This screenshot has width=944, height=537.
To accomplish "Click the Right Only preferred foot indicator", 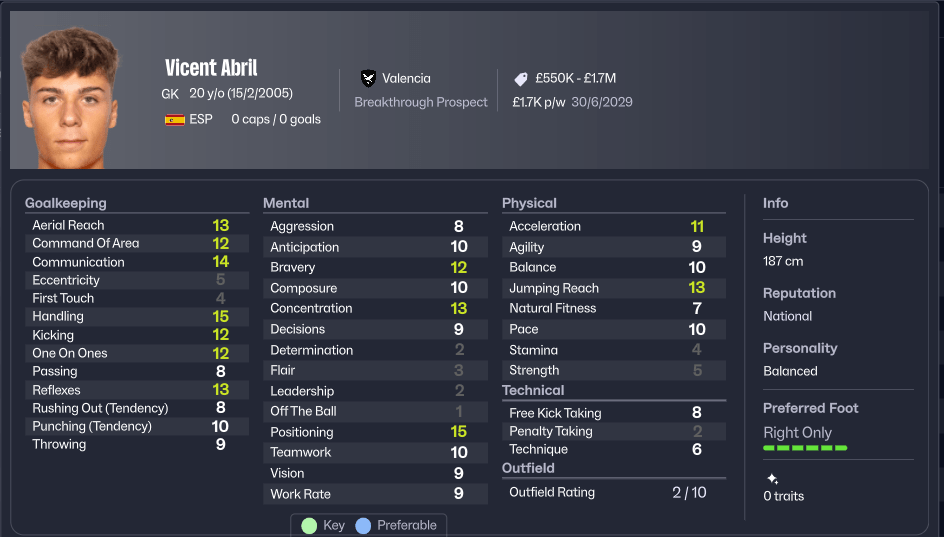I will click(797, 432).
